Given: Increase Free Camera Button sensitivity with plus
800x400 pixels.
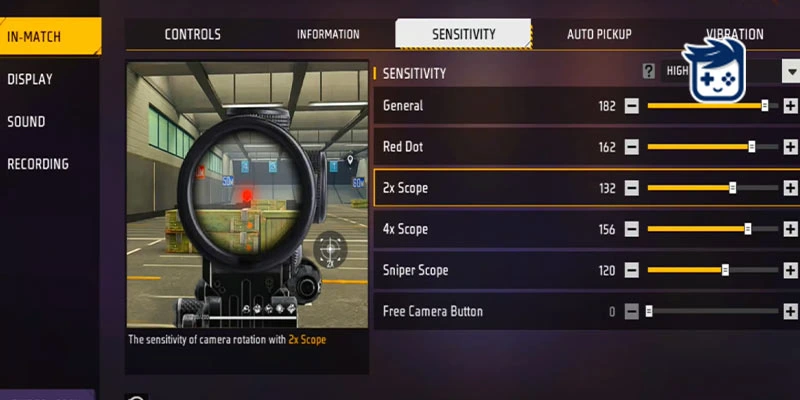Looking at the screenshot, I should pyautogui.click(x=790, y=311).
